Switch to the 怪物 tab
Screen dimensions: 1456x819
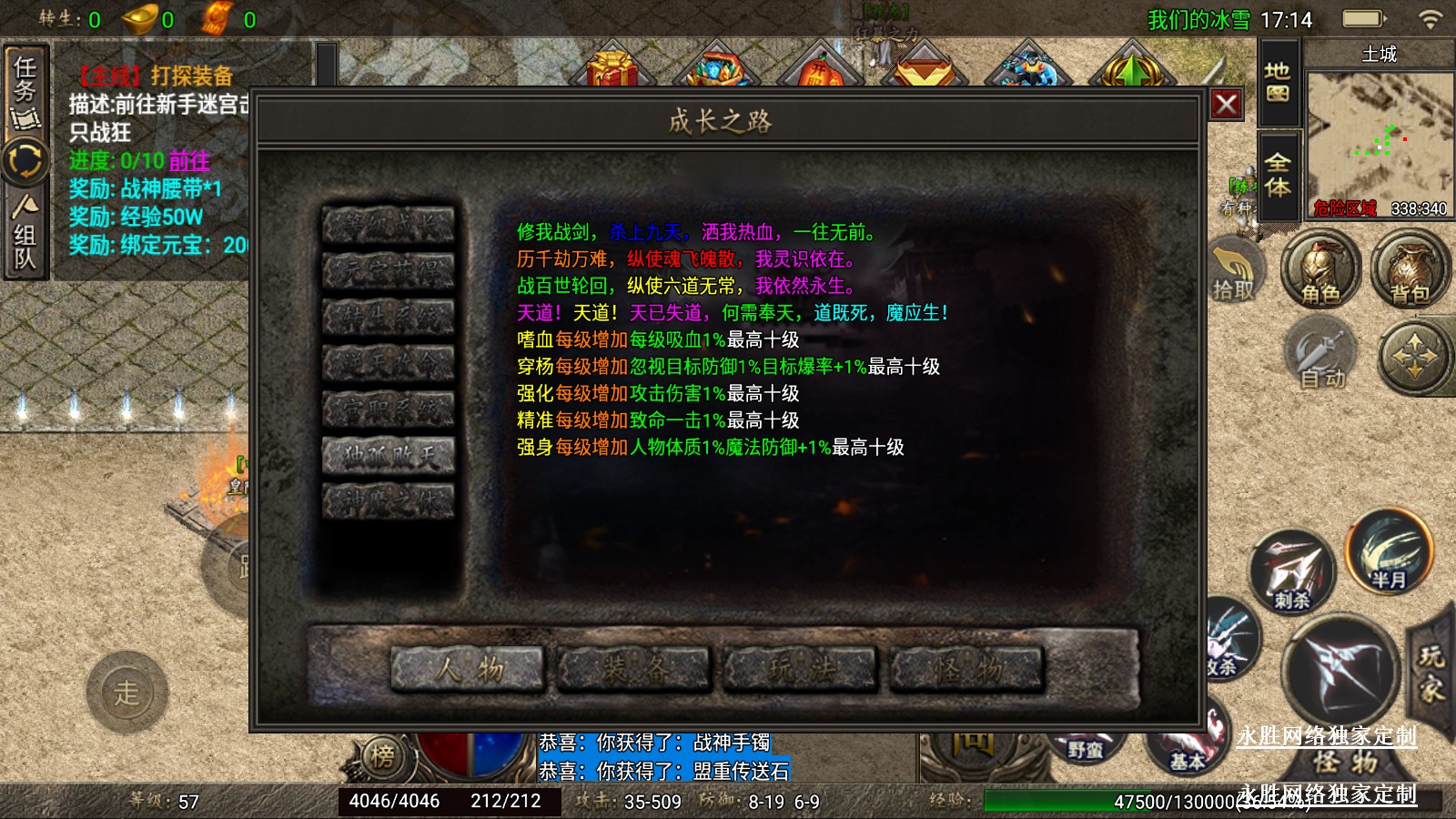pyautogui.click(x=966, y=670)
